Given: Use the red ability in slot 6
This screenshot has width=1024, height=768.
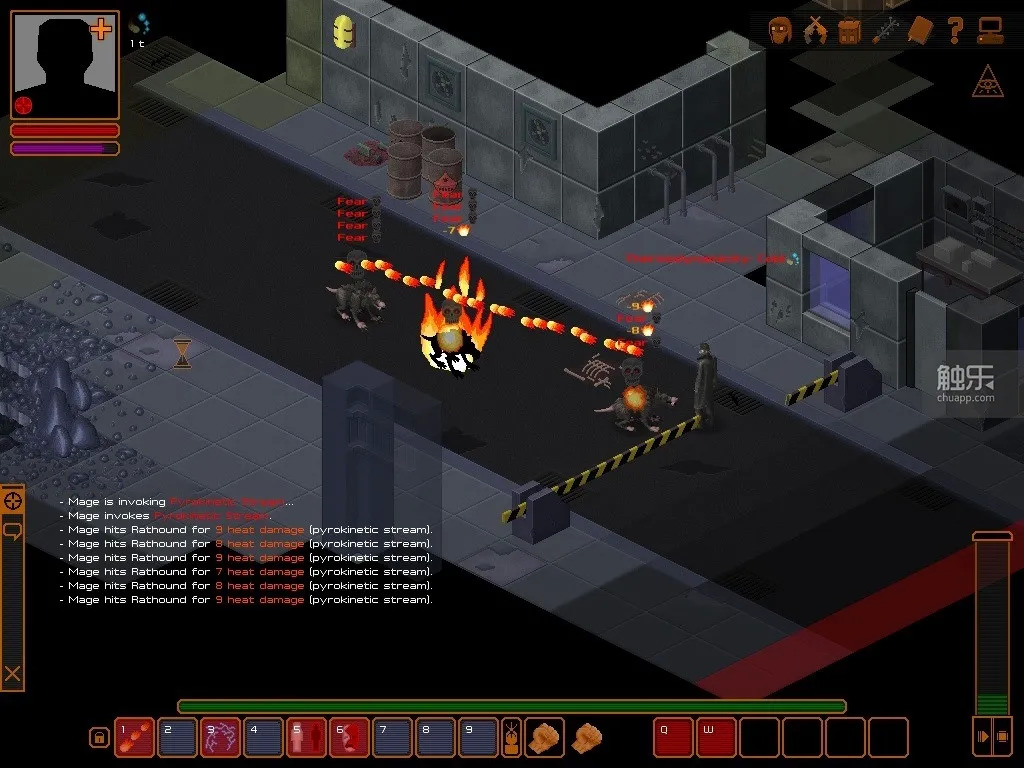Looking at the screenshot, I should [348, 737].
